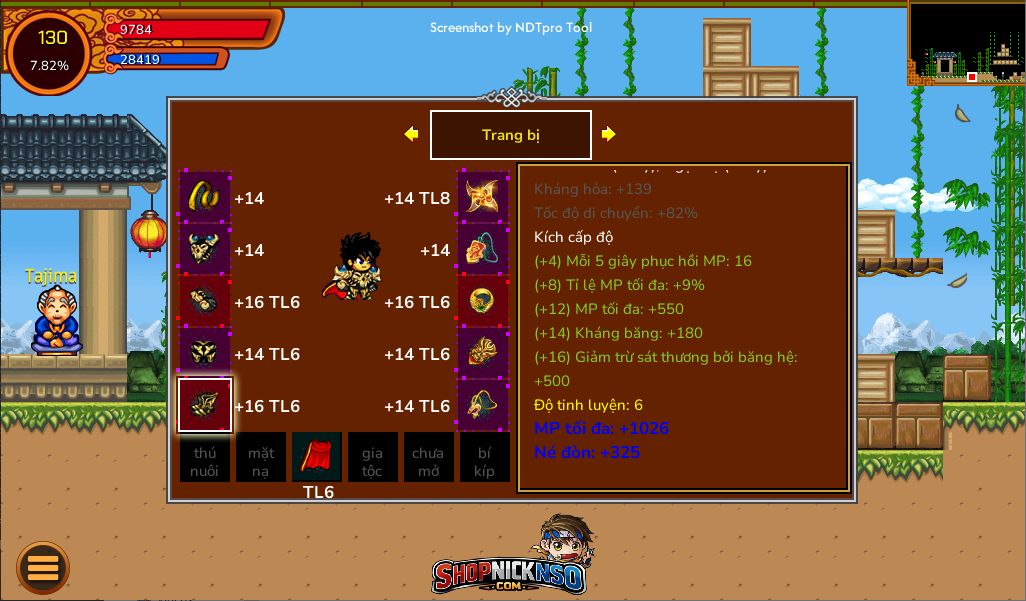Go to the next tab with the right arrow
Screen dimensions: 1026x601
(x=608, y=134)
